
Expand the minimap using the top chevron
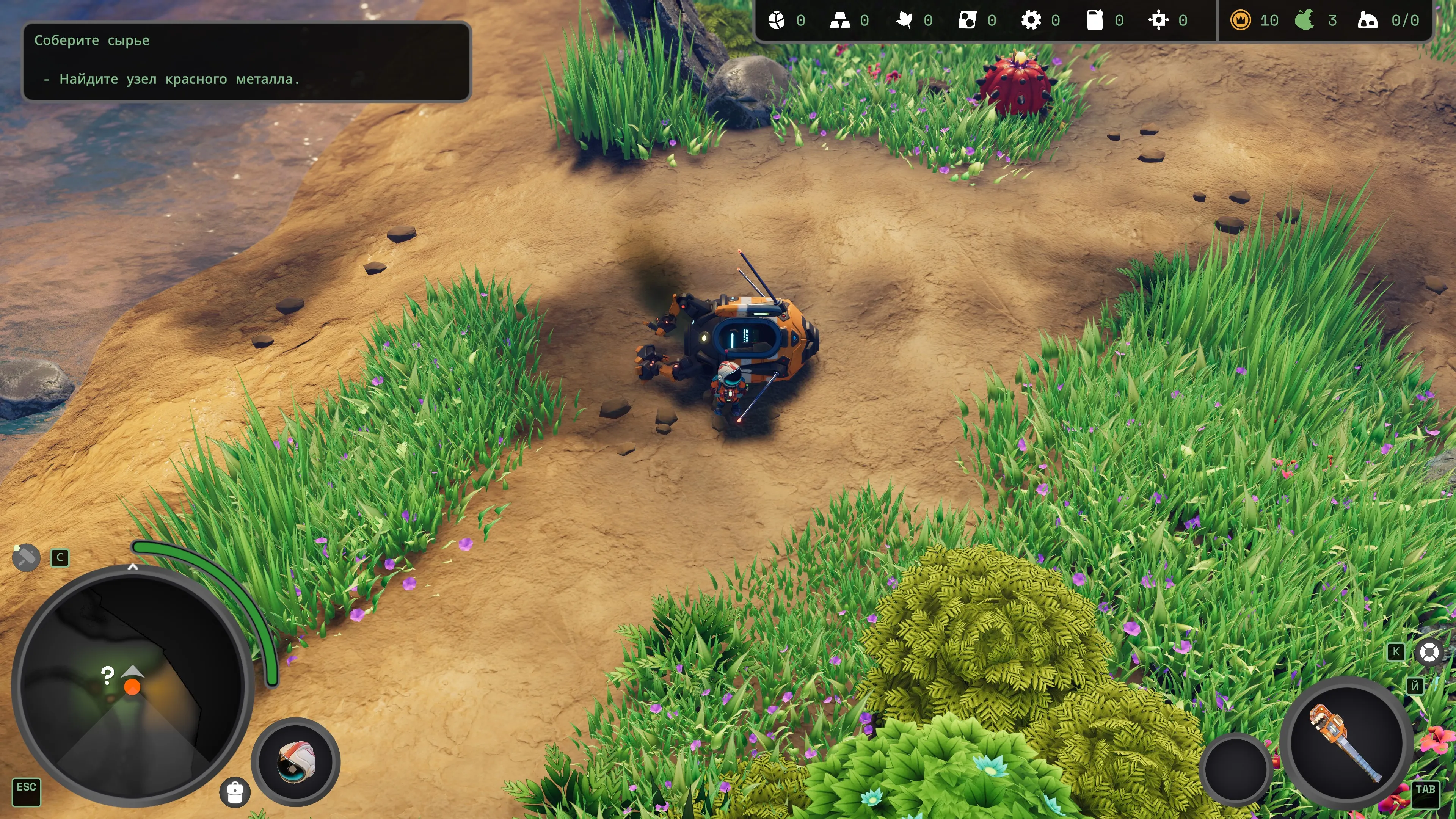133,566
